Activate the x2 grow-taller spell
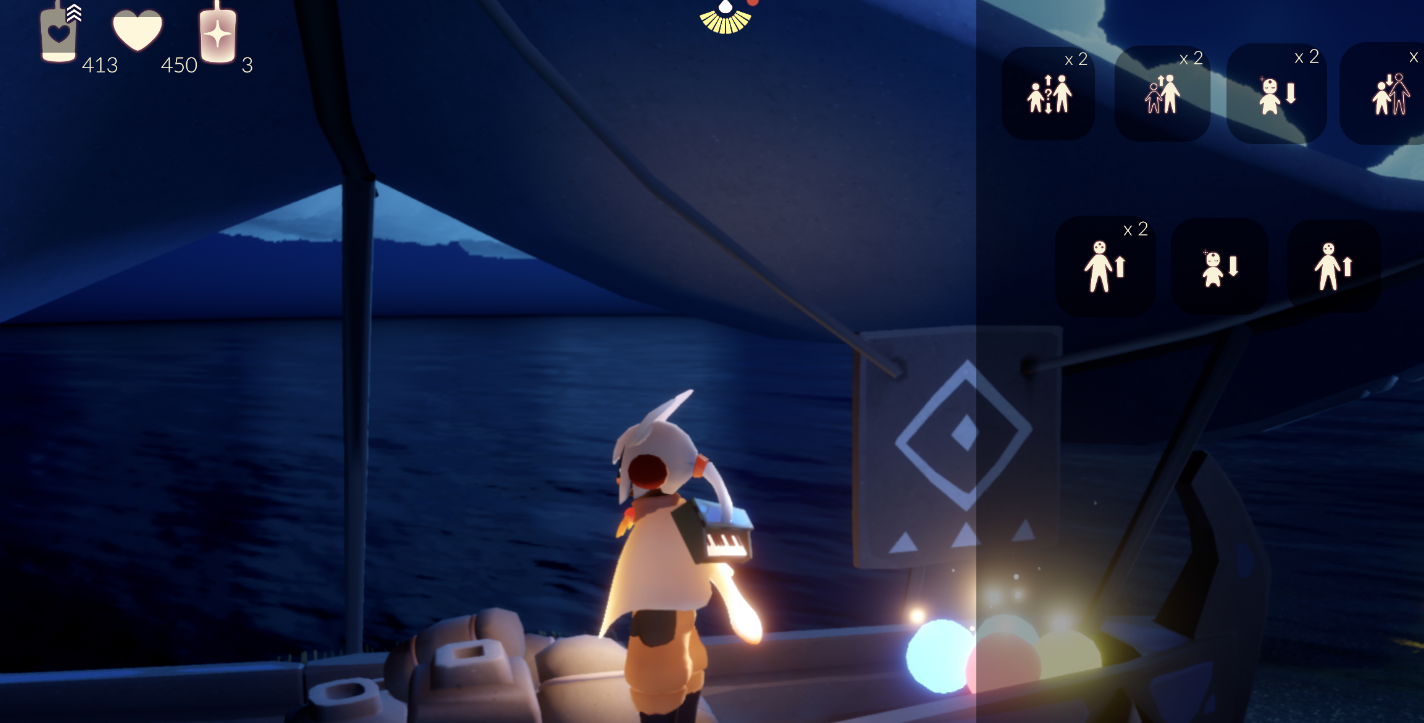Viewport: 1424px width, 723px height. click(1105, 266)
